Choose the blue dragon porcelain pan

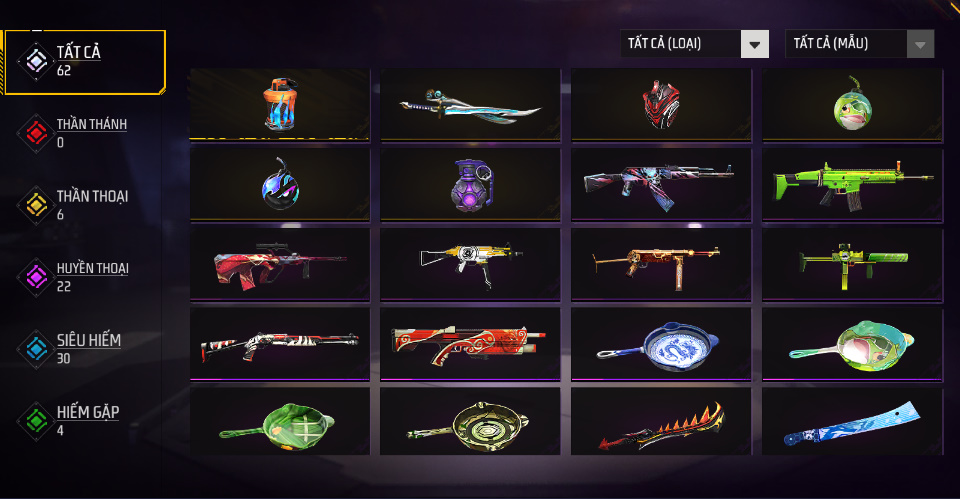[x=661, y=343]
